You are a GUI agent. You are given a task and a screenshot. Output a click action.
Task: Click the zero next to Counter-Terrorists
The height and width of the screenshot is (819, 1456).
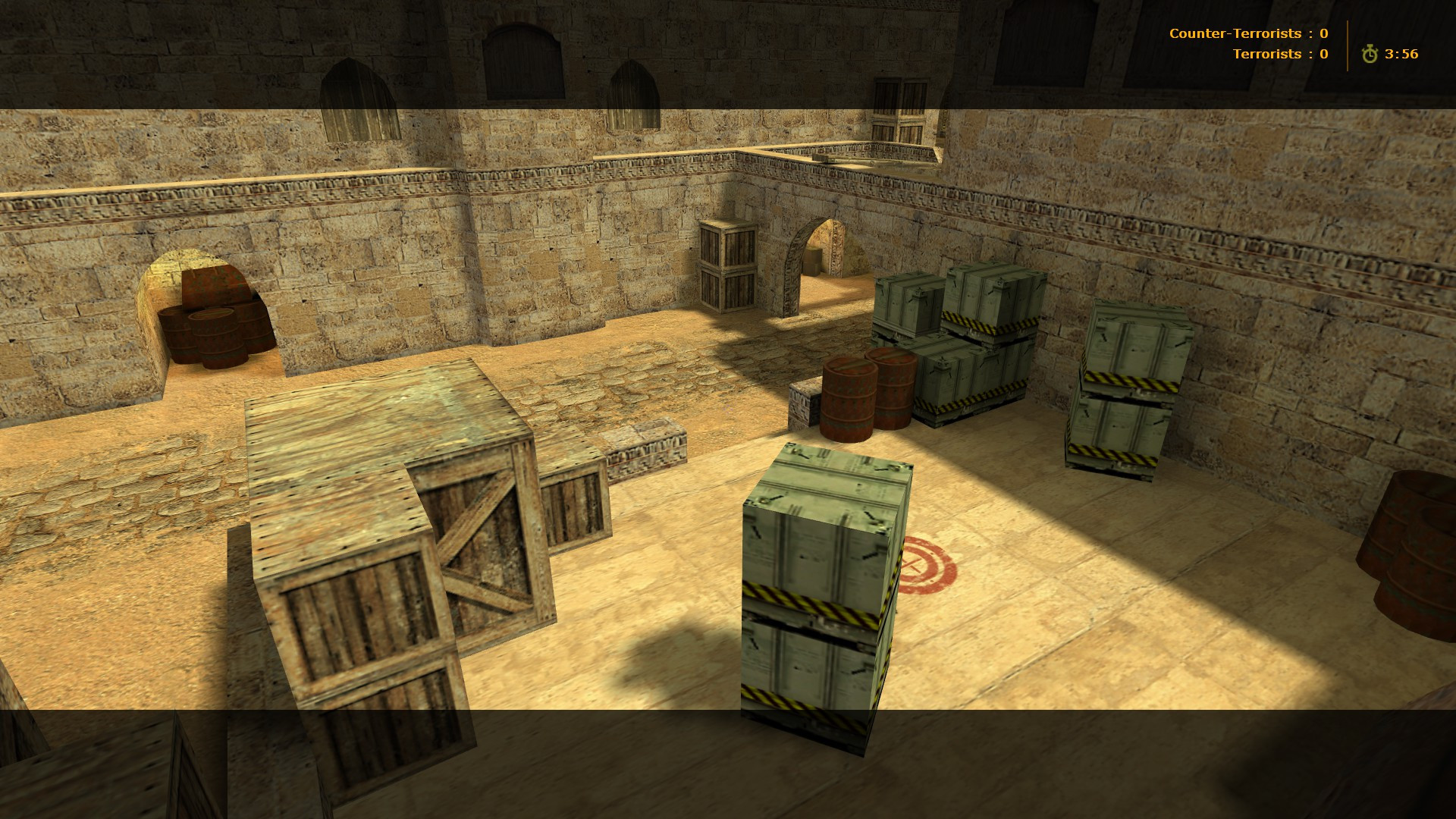1323,33
